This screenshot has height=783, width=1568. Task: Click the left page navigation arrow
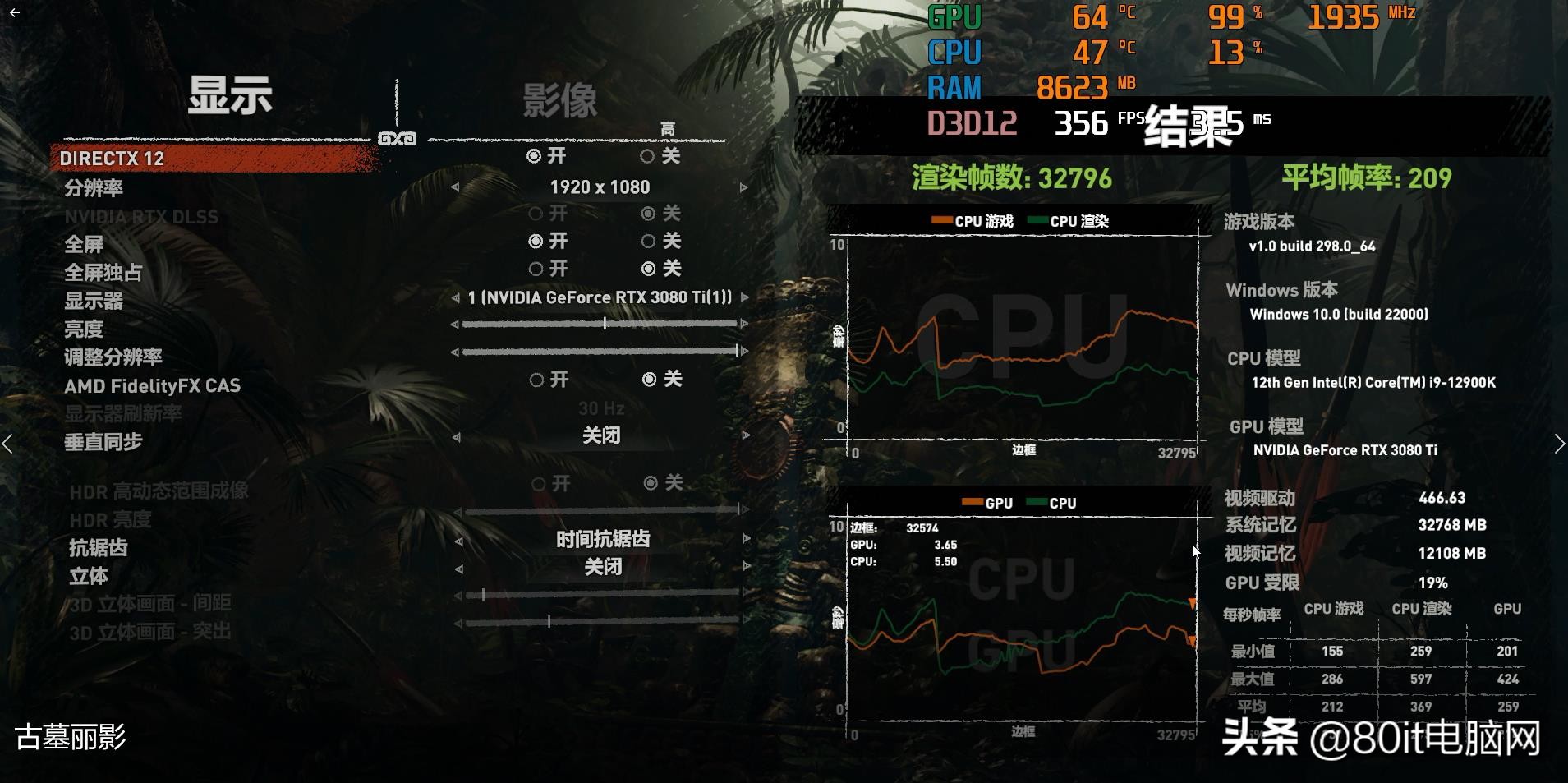click(9, 444)
